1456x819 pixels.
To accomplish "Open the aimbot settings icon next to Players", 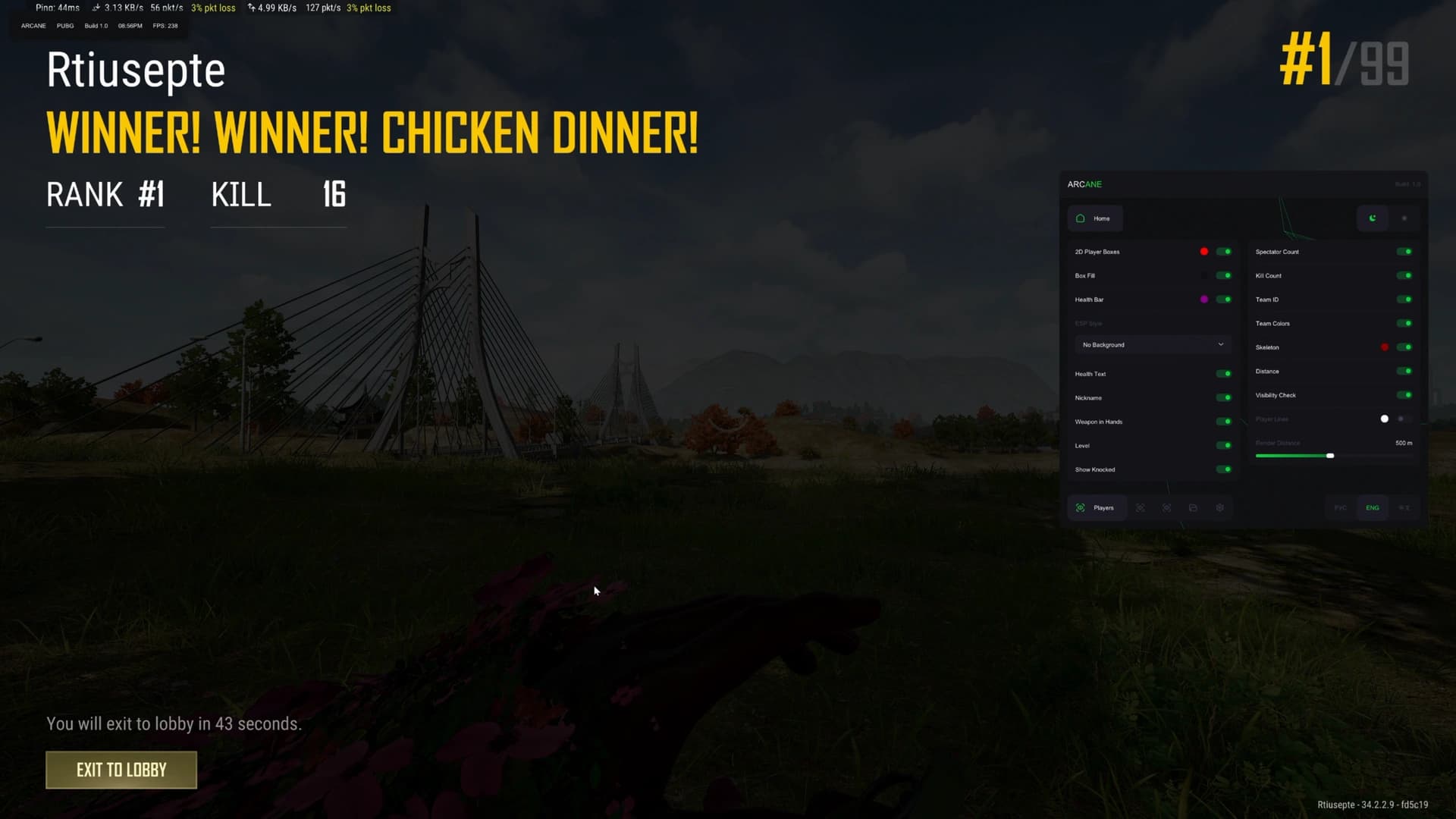I will point(1141,507).
